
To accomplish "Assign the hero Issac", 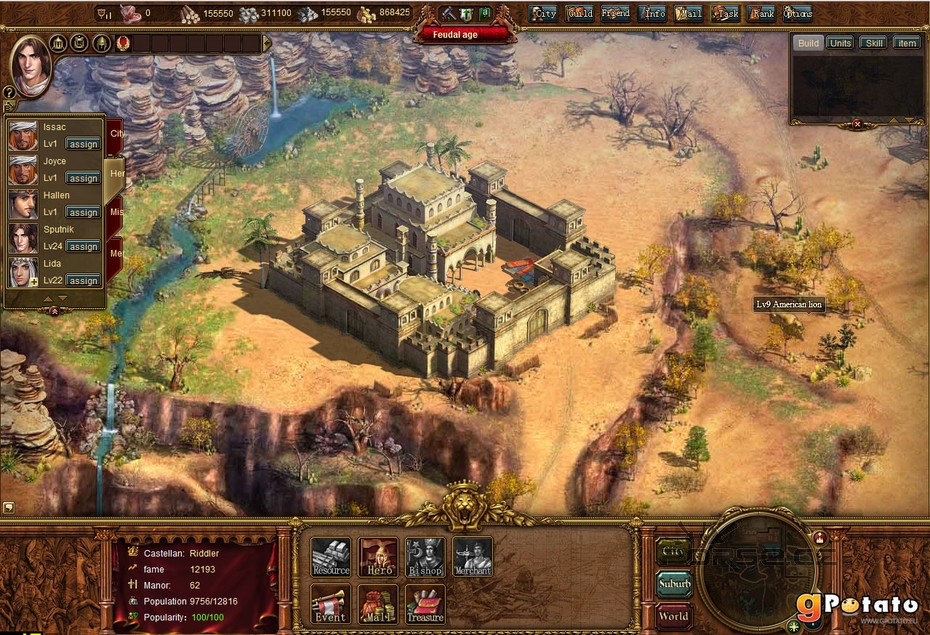I will [x=83, y=144].
